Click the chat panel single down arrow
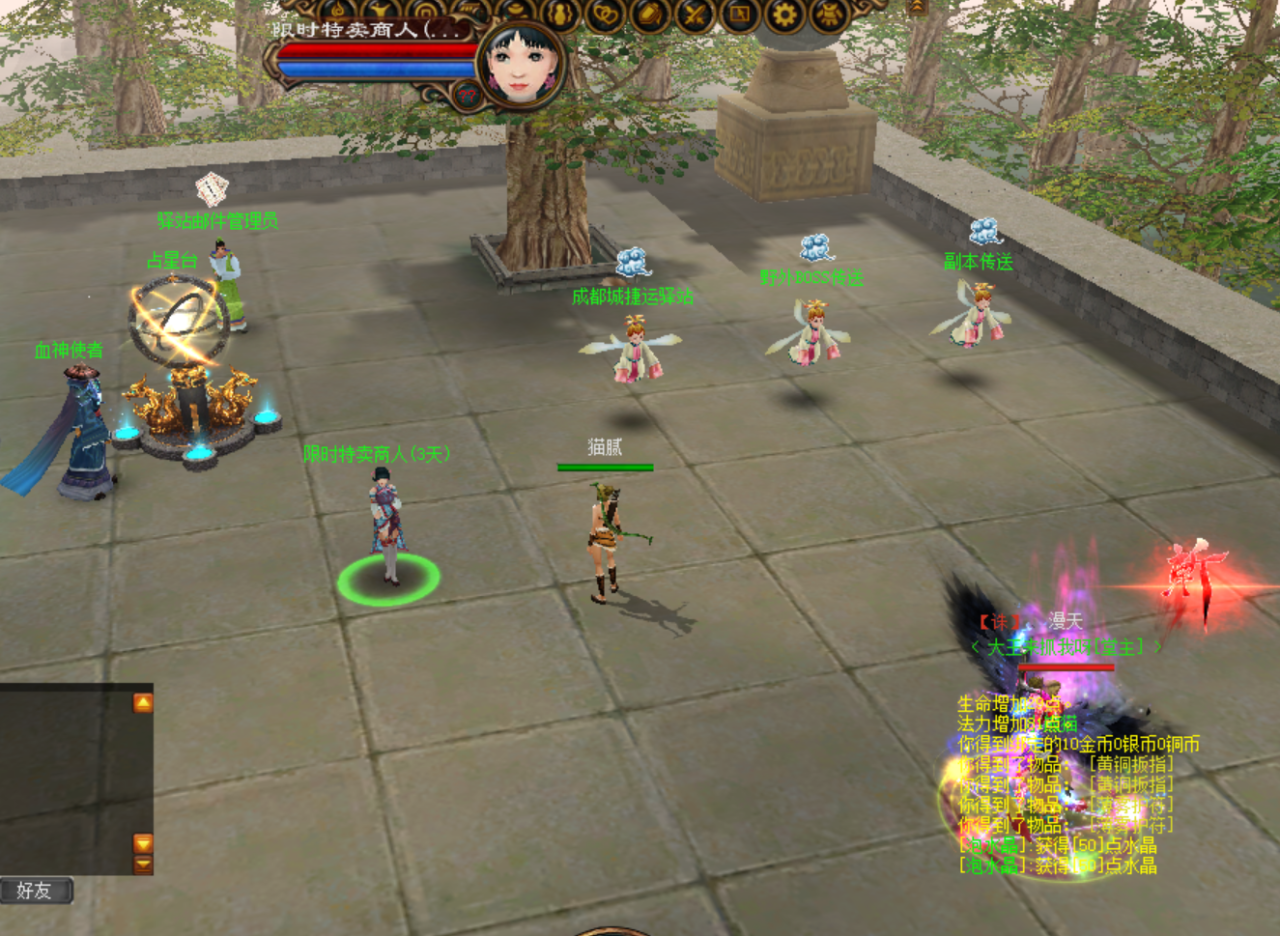Image resolution: width=1280 pixels, height=936 pixels. pos(143,843)
